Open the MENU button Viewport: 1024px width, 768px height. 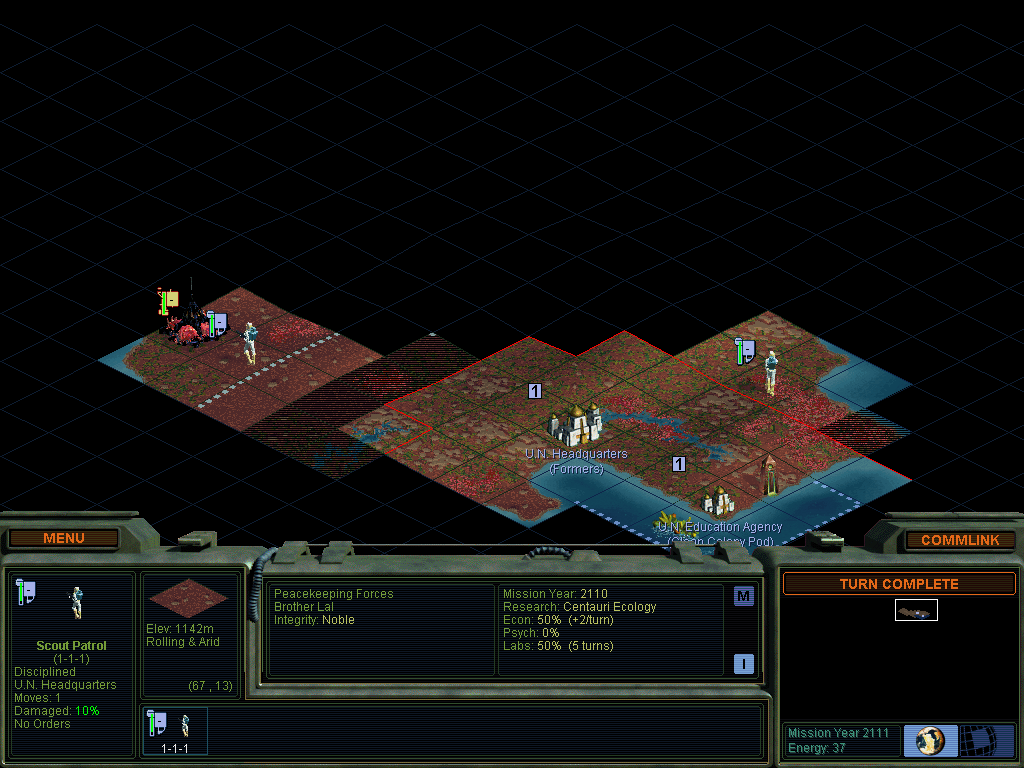pos(64,539)
